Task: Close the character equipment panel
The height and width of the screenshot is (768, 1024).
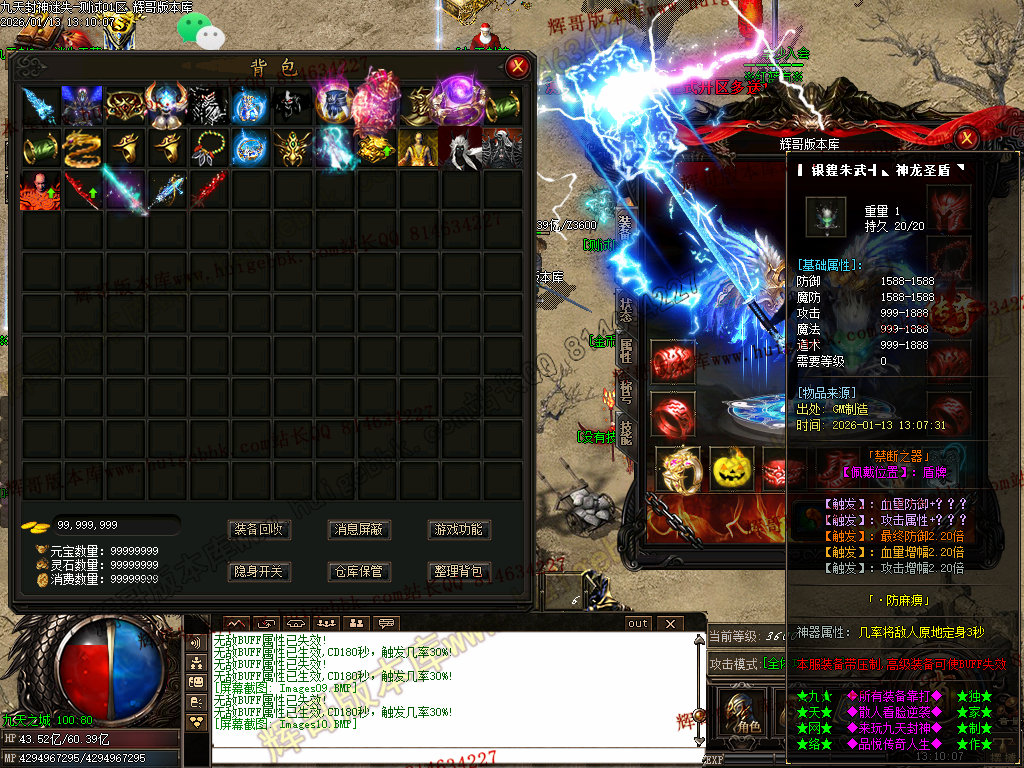Action: tap(967, 138)
